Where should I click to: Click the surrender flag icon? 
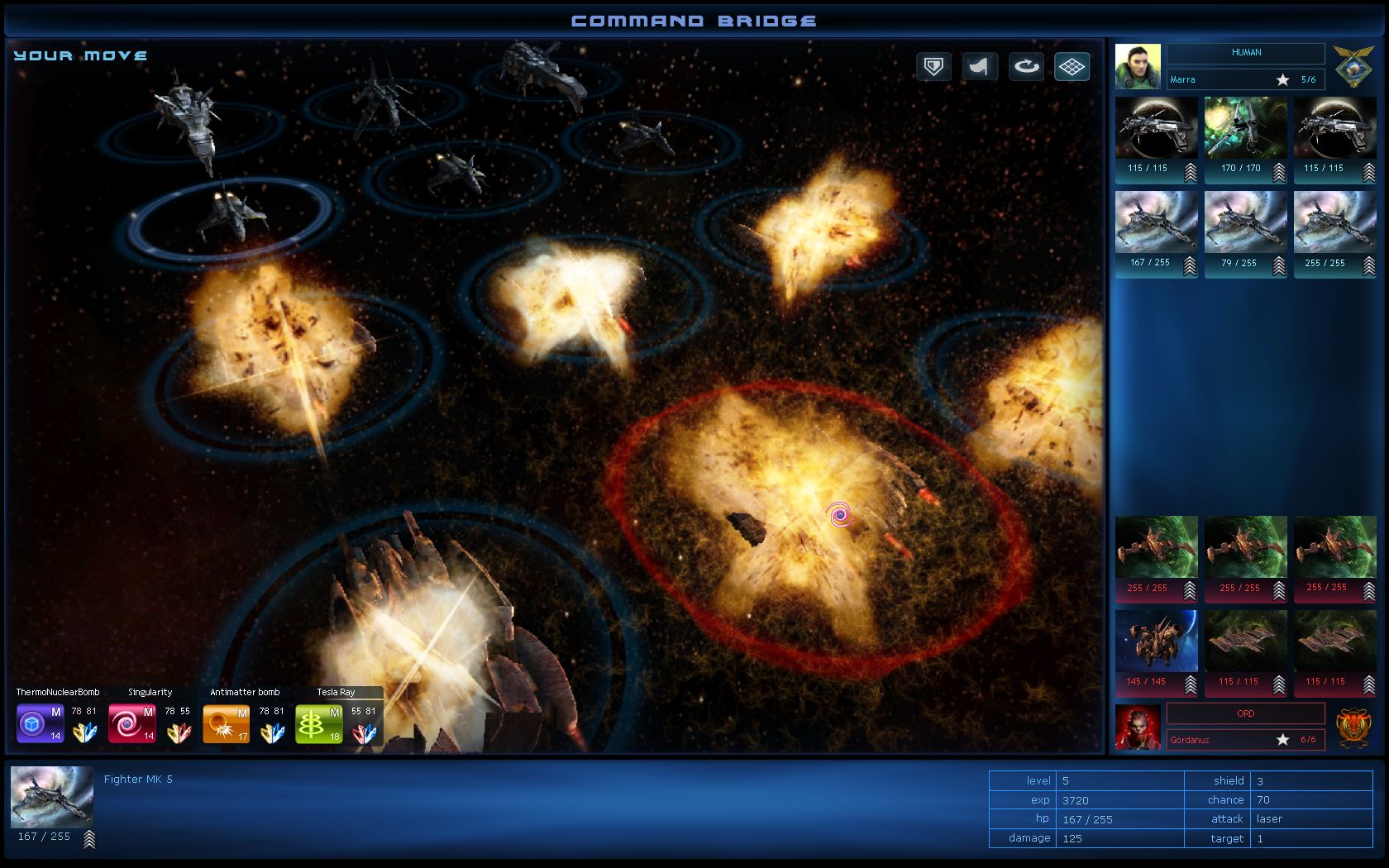point(979,66)
